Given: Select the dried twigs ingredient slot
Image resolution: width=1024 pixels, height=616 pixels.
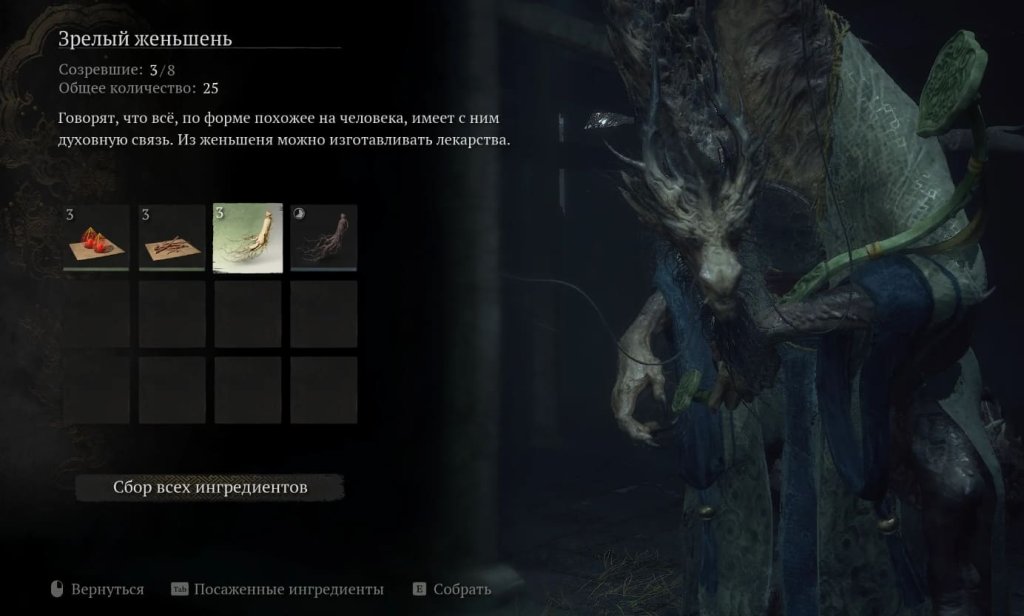Looking at the screenshot, I should 172,238.
